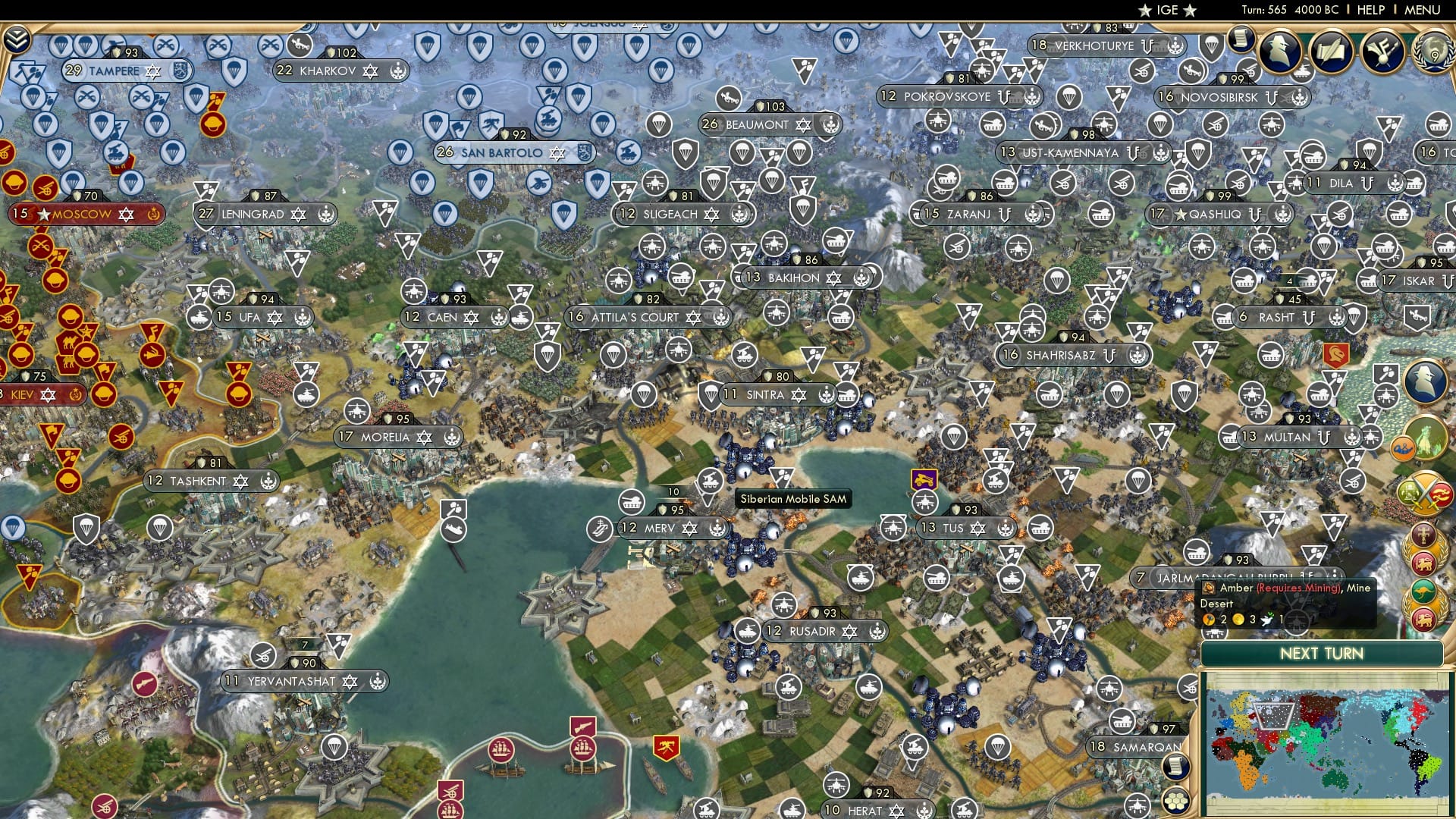
Task: Click the small orange deal notification icon
Action: (1403, 447)
